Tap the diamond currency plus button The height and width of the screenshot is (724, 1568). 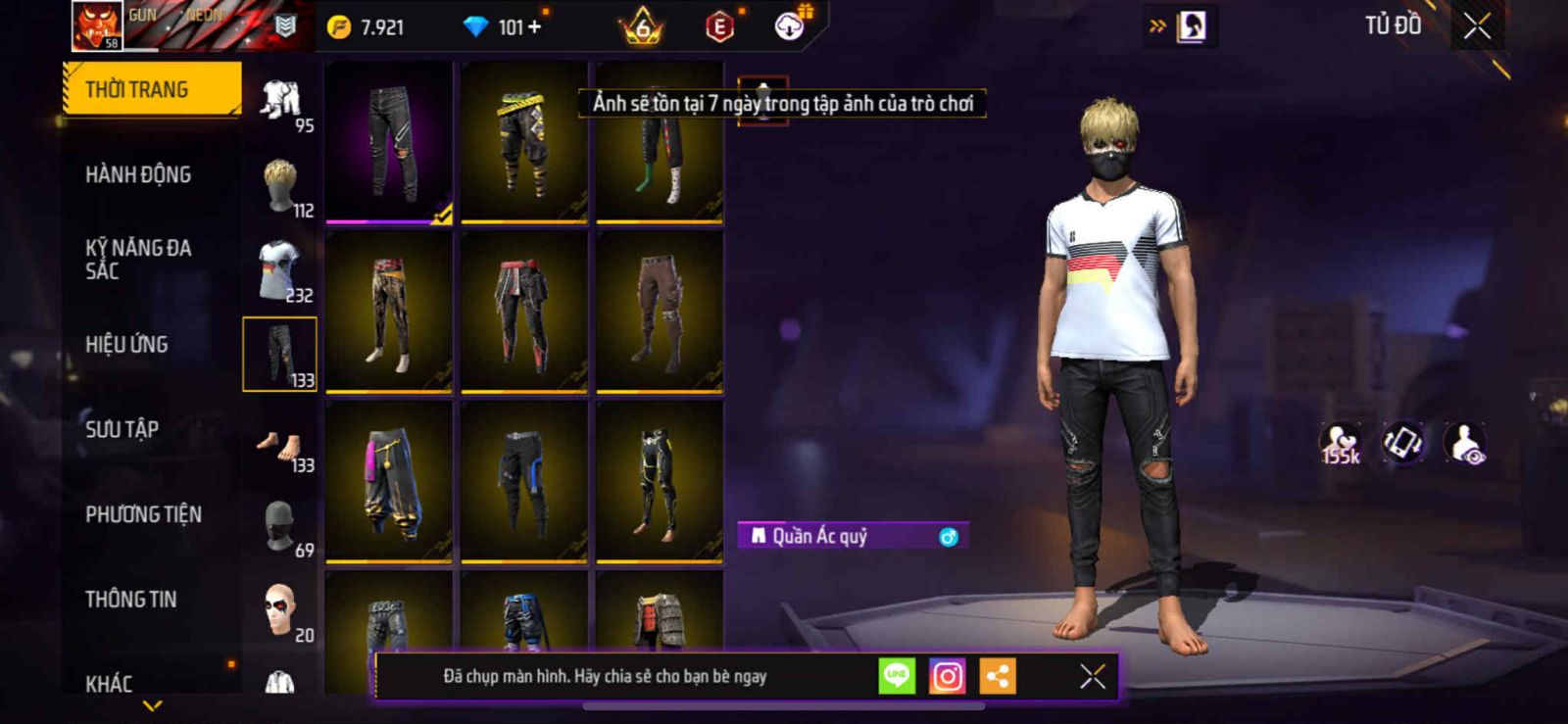coord(535,27)
